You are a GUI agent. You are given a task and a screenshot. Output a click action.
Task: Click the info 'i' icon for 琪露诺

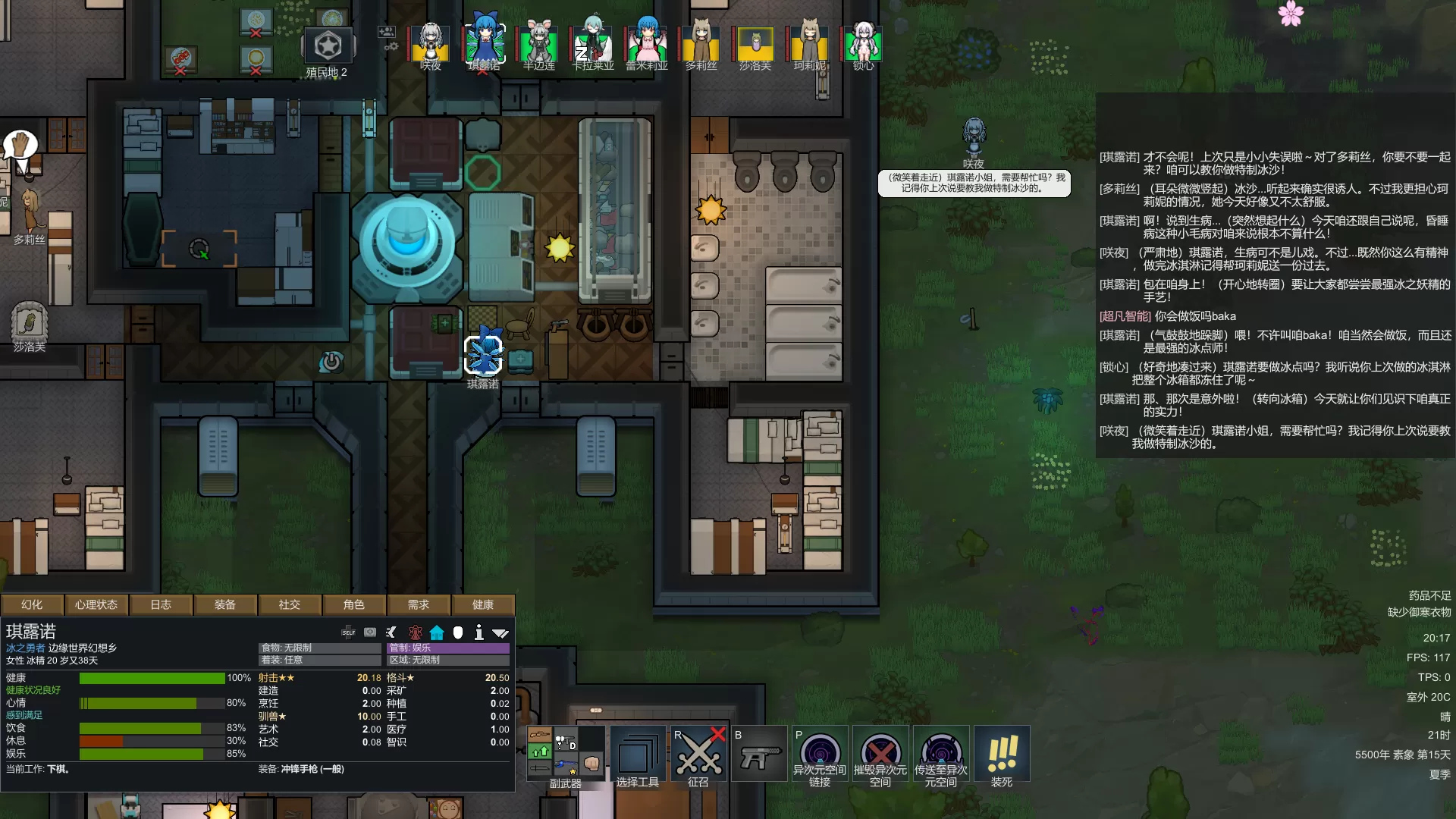coord(479,632)
